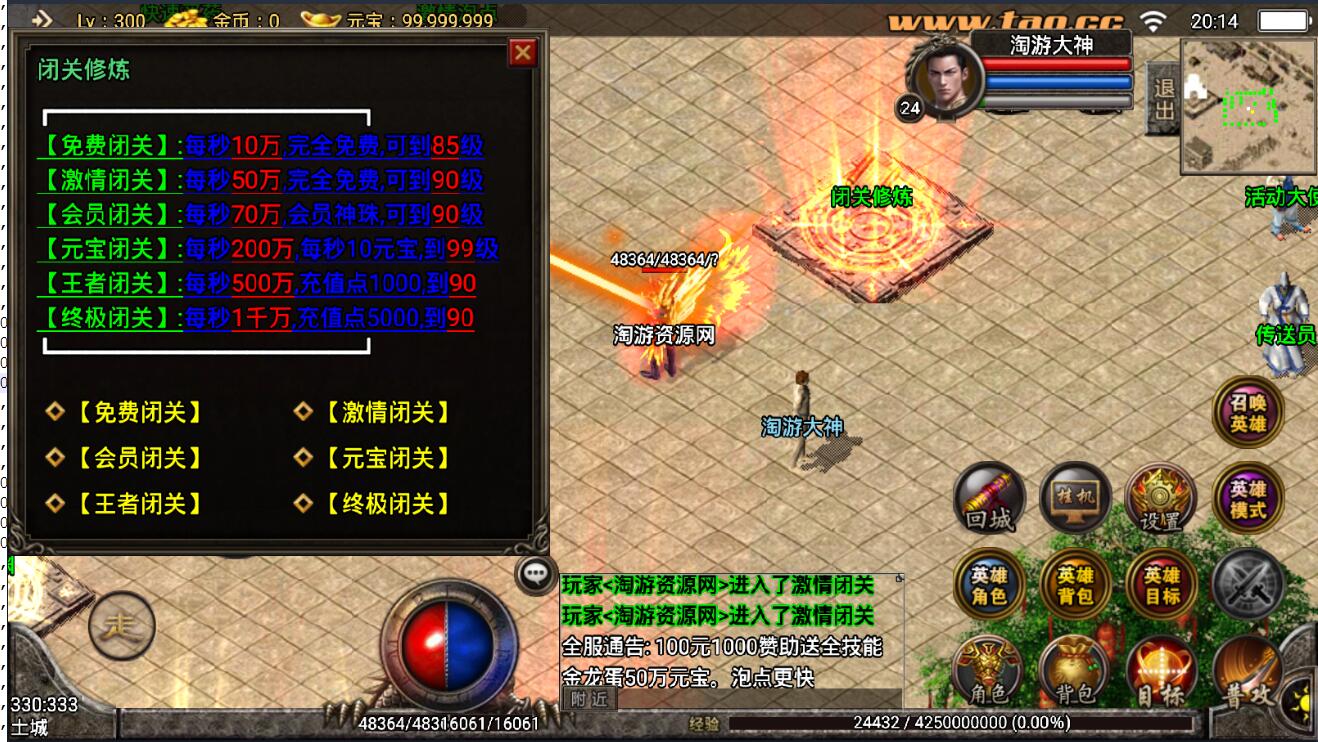Open the 英雄角色 hero character panel
Viewport: 1318px width, 742px height.
pos(990,585)
